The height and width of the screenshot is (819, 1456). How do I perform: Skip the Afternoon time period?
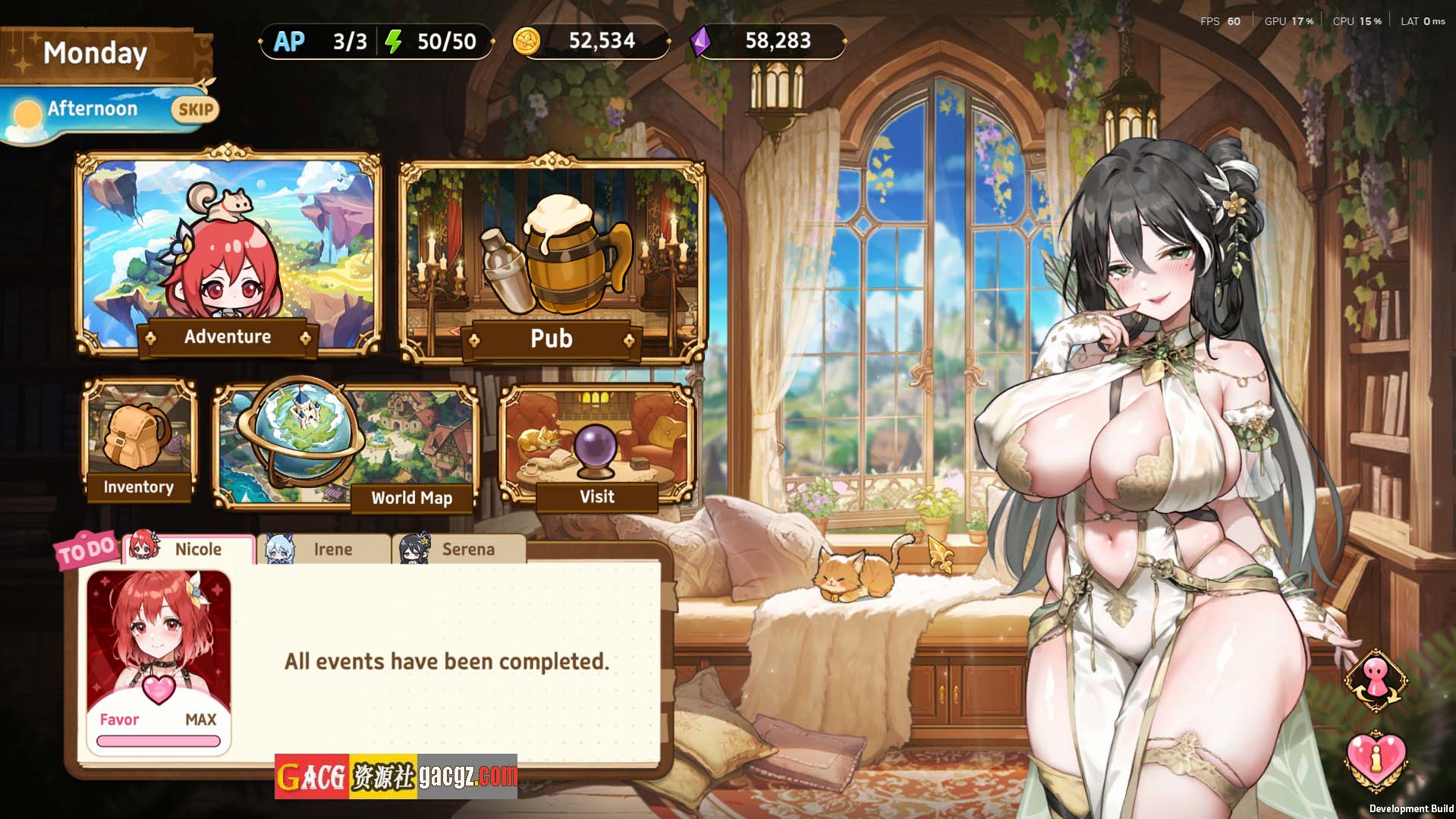195,110
